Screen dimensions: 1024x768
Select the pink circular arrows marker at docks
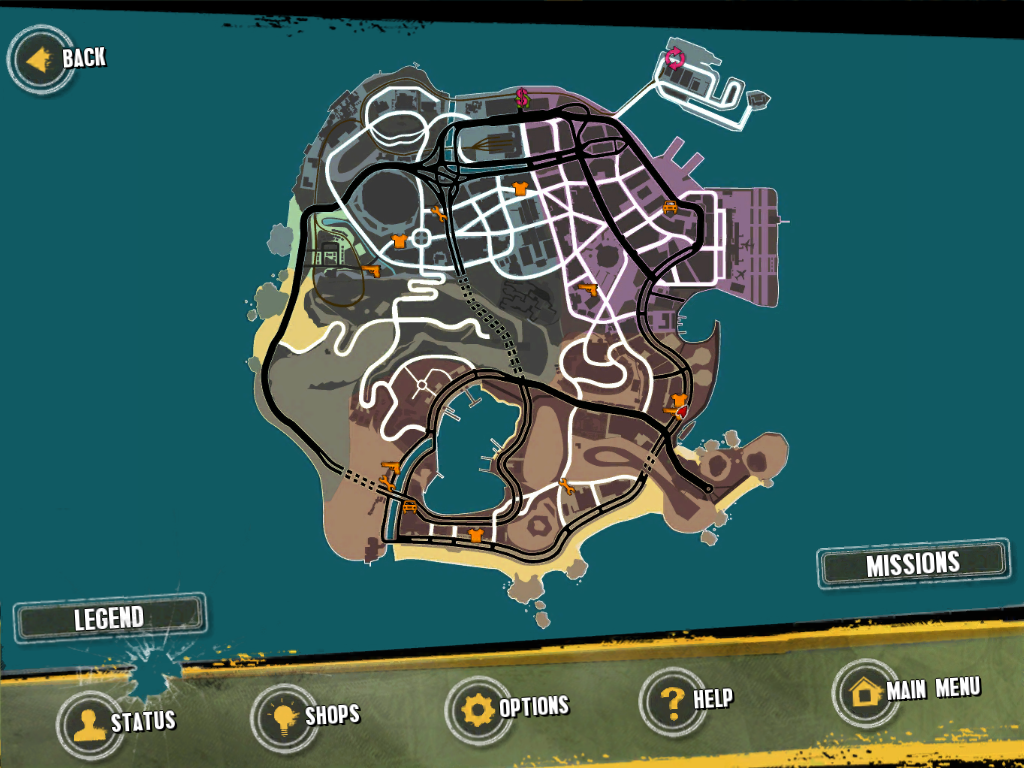674,58
